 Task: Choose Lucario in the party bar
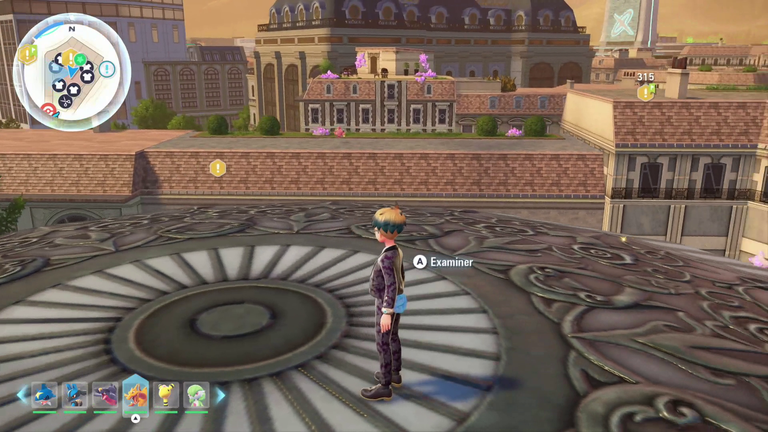(75, 395)
